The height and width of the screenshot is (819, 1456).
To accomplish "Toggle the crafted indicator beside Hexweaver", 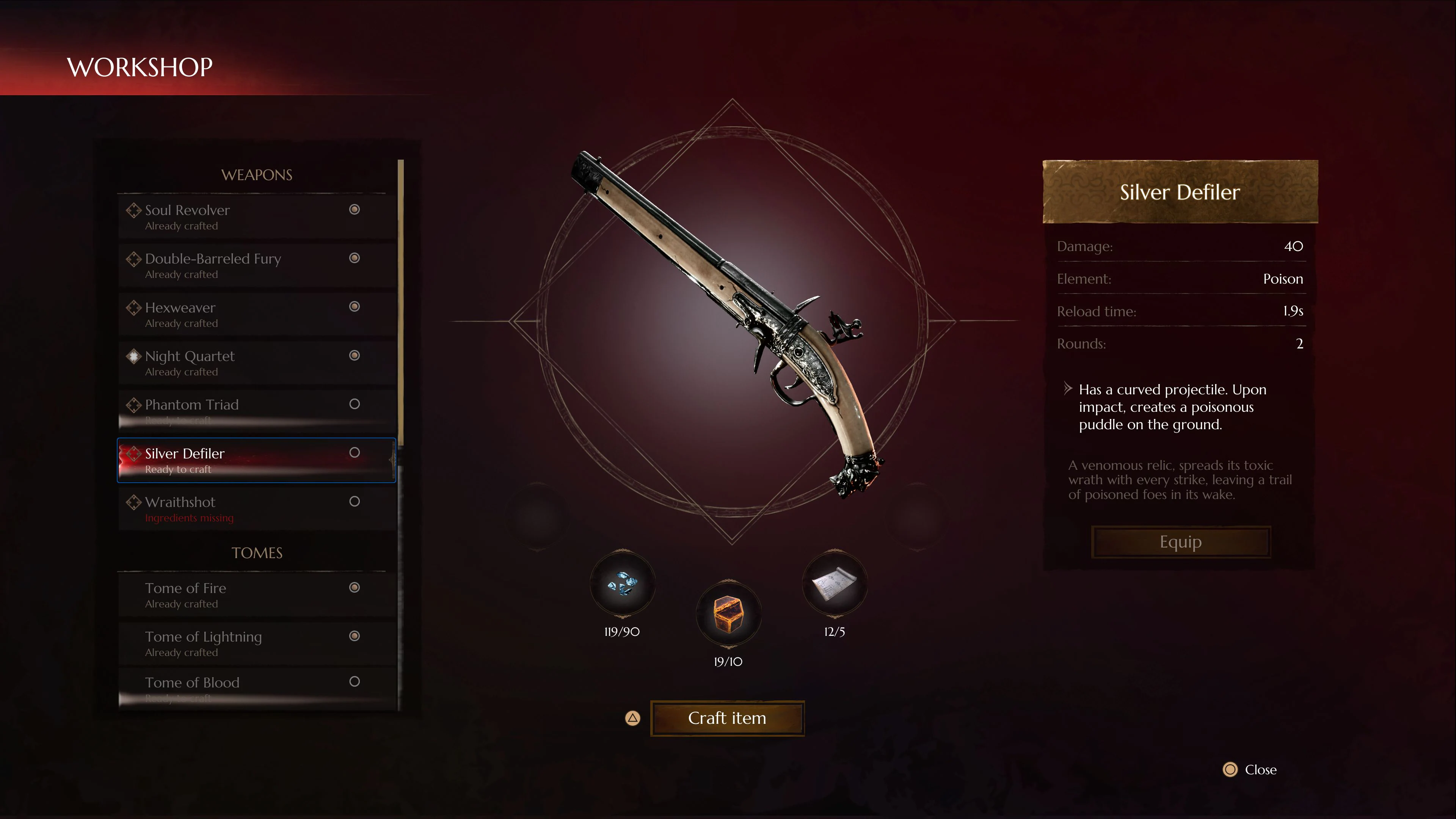I will coord(355,307).
